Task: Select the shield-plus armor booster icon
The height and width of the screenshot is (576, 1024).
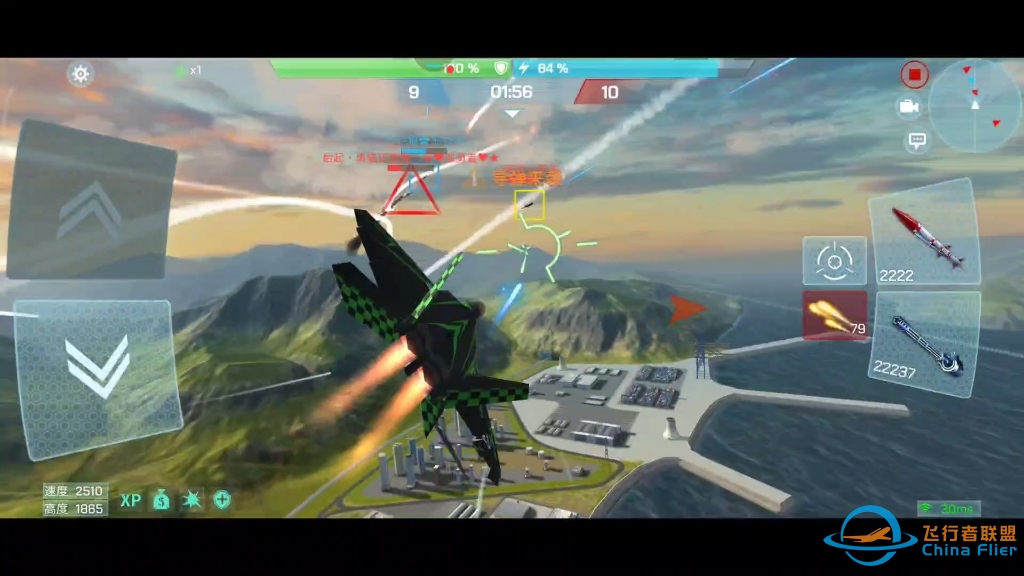Action: click(222, 500)
